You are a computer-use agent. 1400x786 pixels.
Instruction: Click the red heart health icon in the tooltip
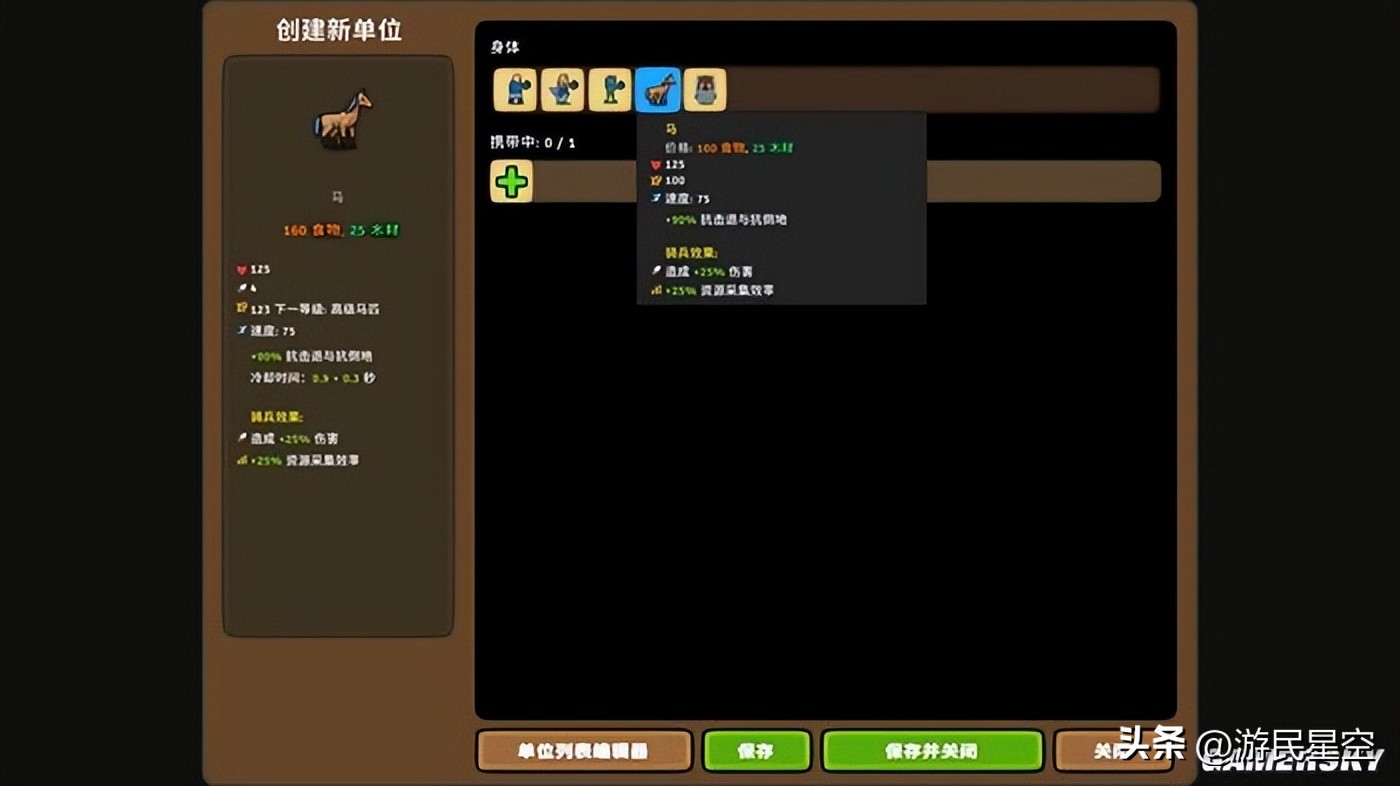[653, 164]
